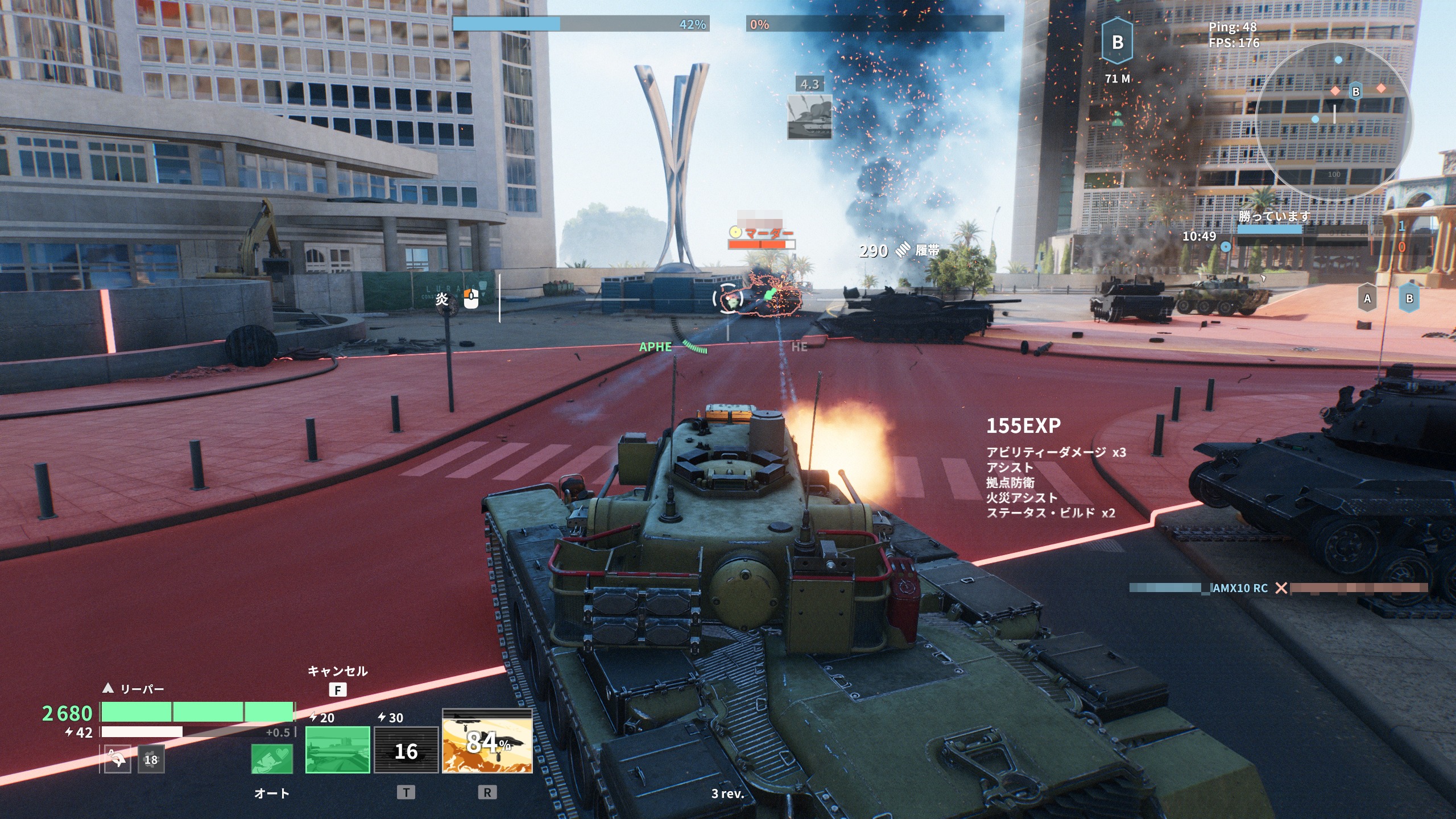Switch to the HE shell type
Screen dimensions: 1456x819
click(799, 346)
